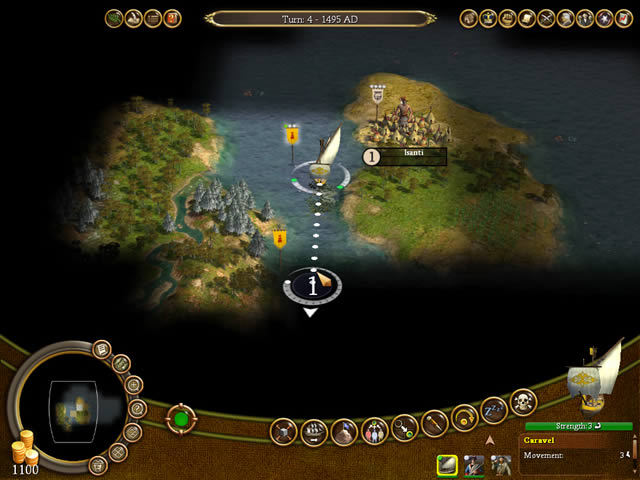Select the sailing ship action button
Screen dimensions: 640x480
coord(314,433)
